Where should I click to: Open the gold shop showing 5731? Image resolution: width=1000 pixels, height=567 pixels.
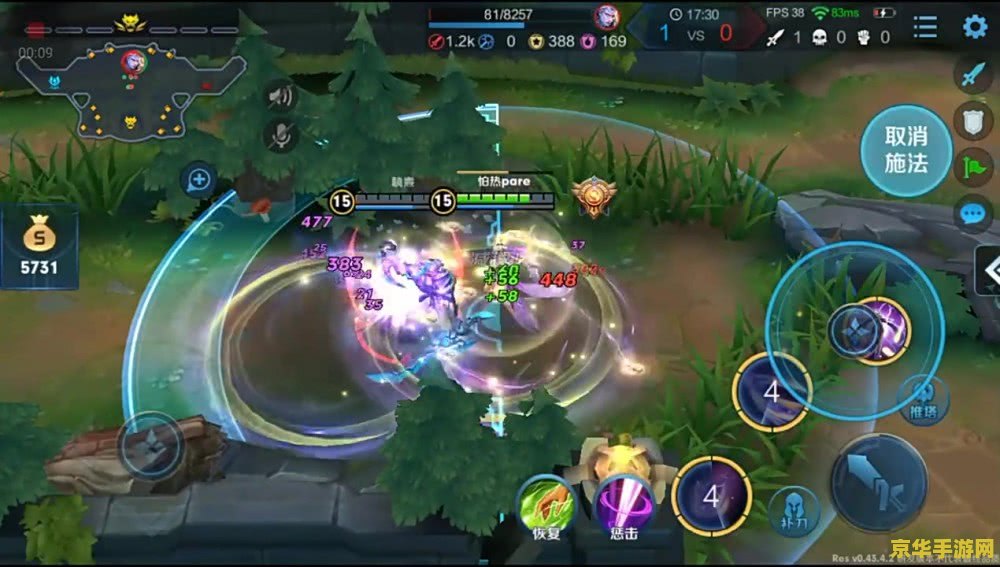(39, 247)
